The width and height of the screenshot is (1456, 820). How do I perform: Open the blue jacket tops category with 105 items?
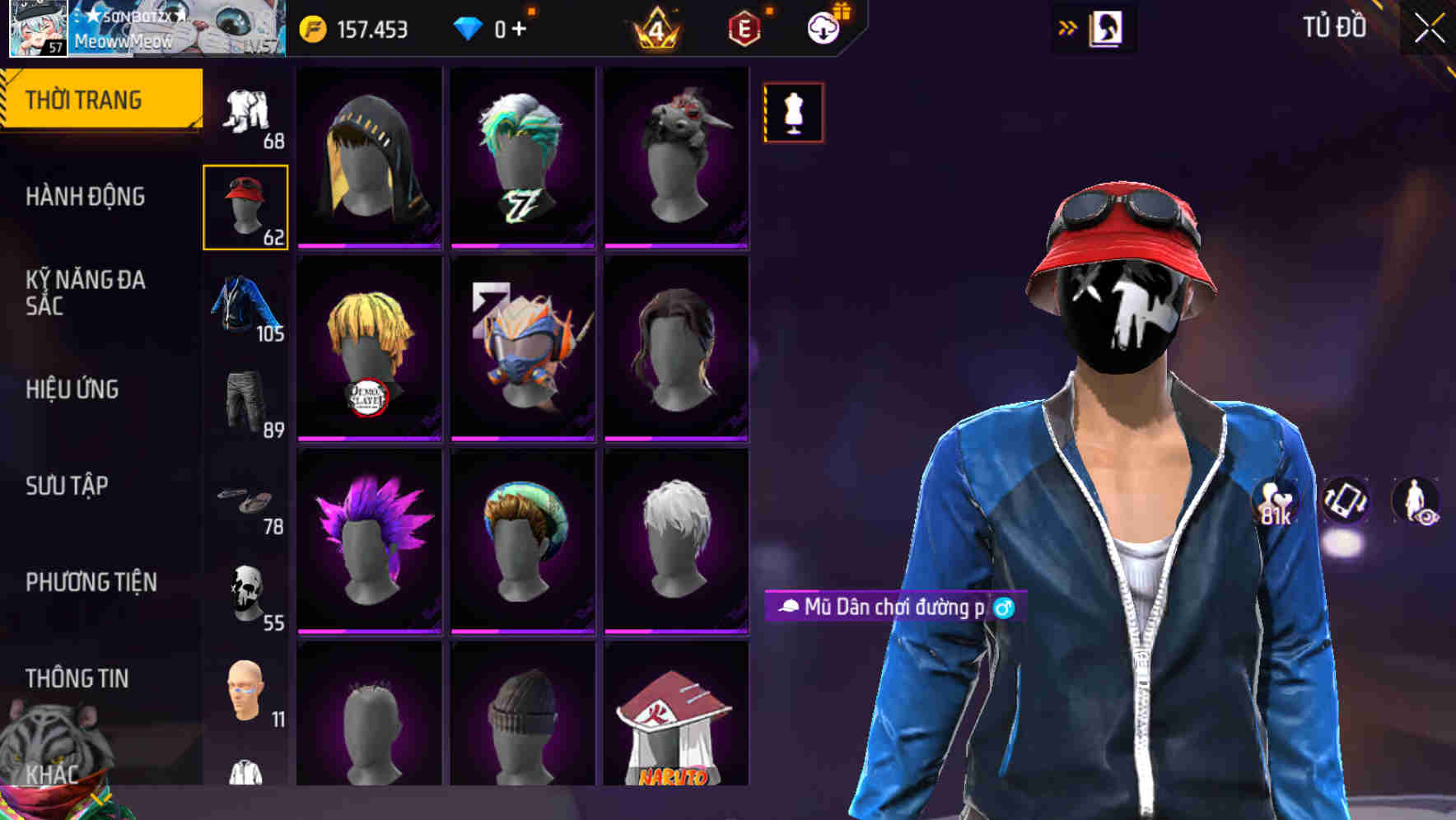pos(245,305)
